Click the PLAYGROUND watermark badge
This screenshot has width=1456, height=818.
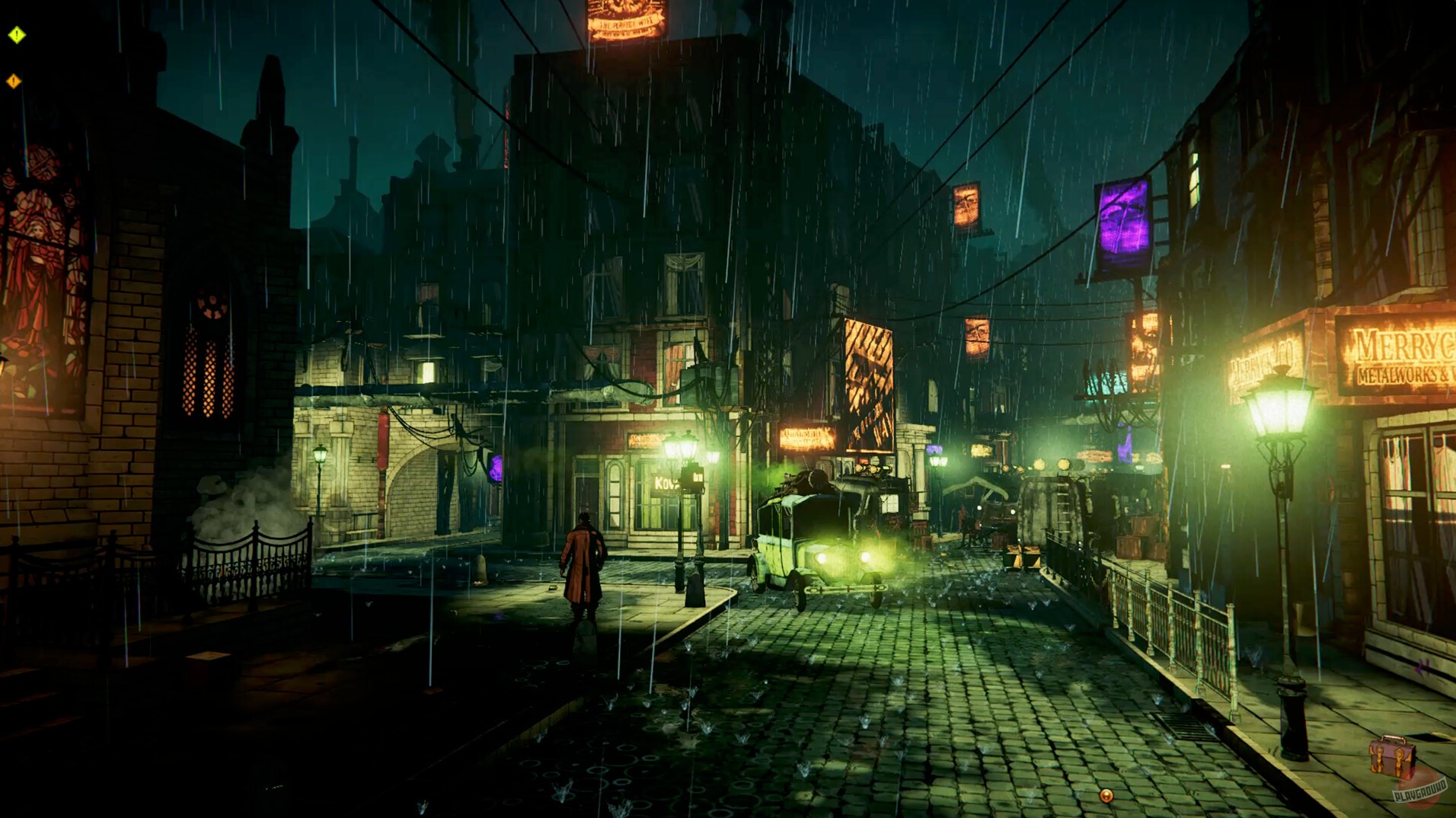click(1421, 792)
